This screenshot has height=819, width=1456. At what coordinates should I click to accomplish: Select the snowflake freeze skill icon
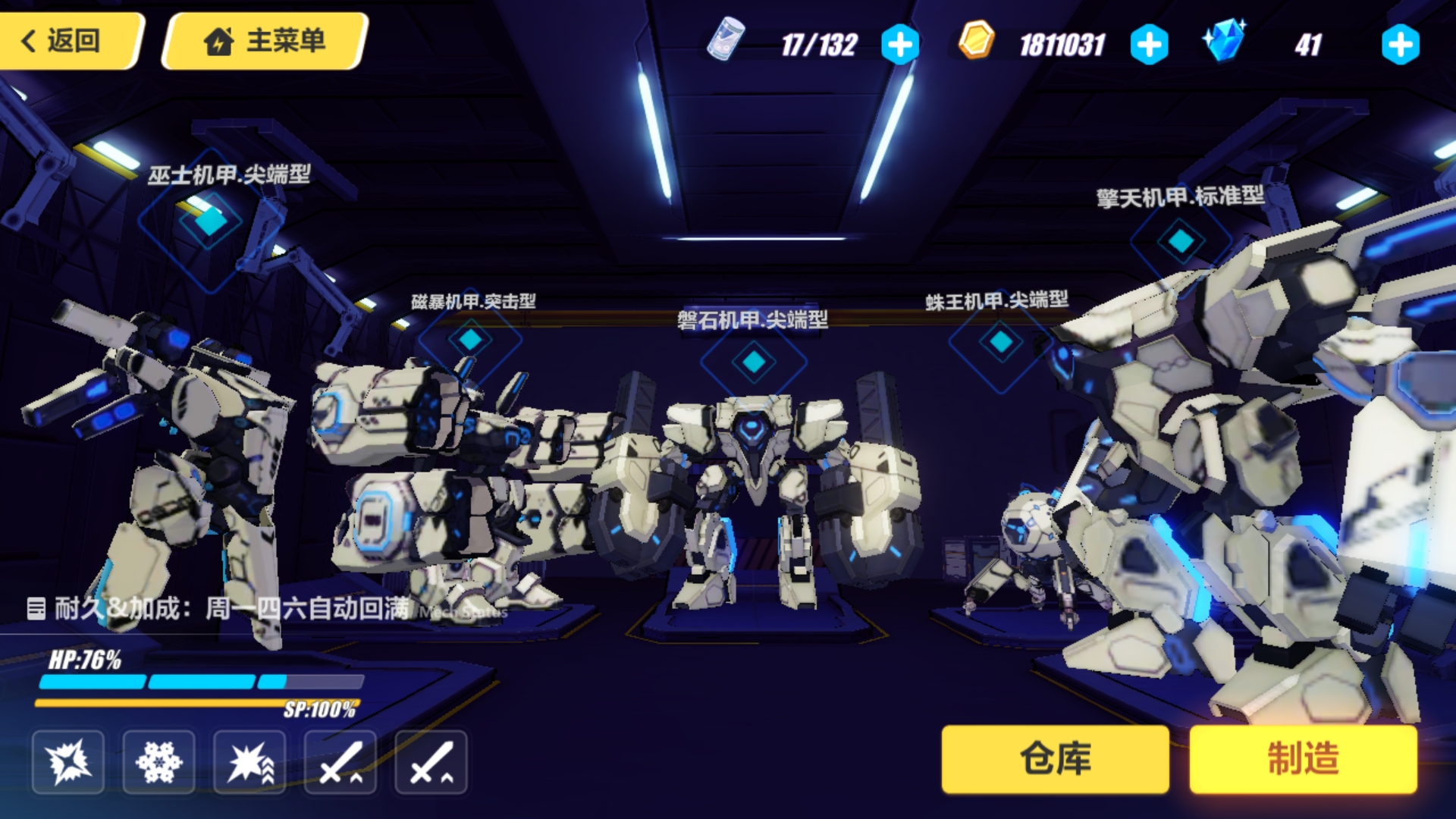(158, 762)
